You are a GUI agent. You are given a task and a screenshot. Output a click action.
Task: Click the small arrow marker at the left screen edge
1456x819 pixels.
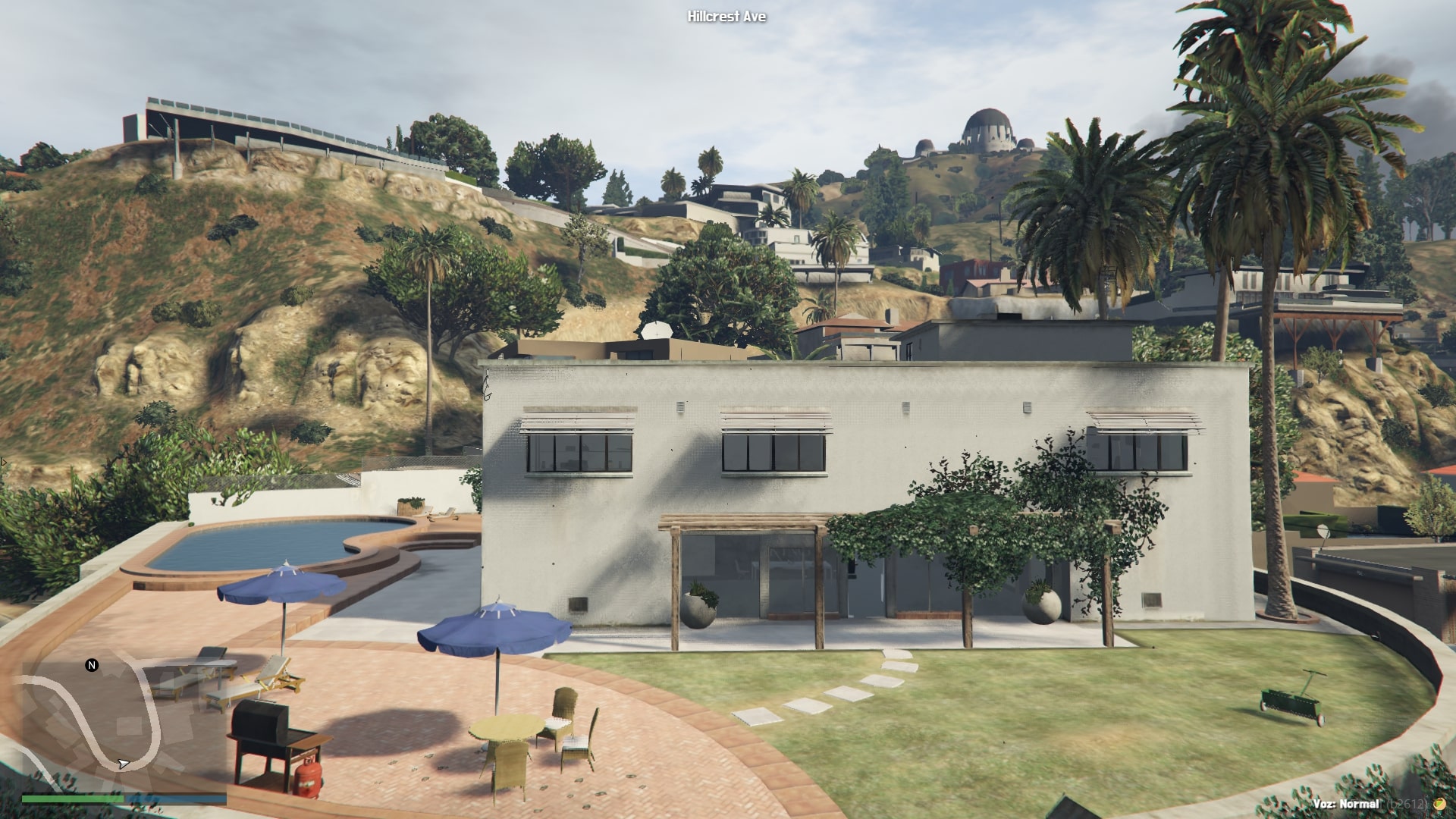pos(4,461)
